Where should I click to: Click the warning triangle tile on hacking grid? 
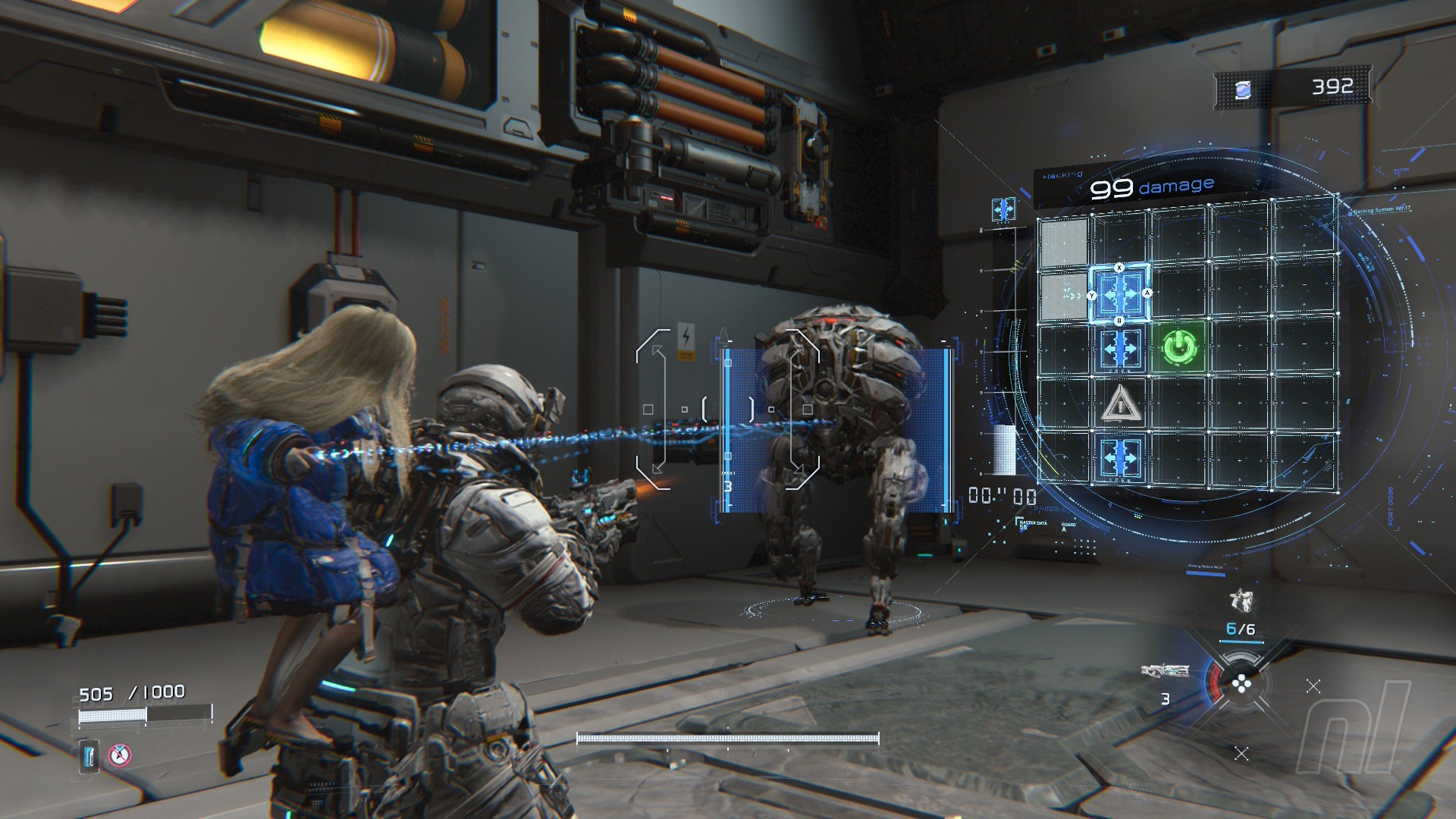(1120, 403)
